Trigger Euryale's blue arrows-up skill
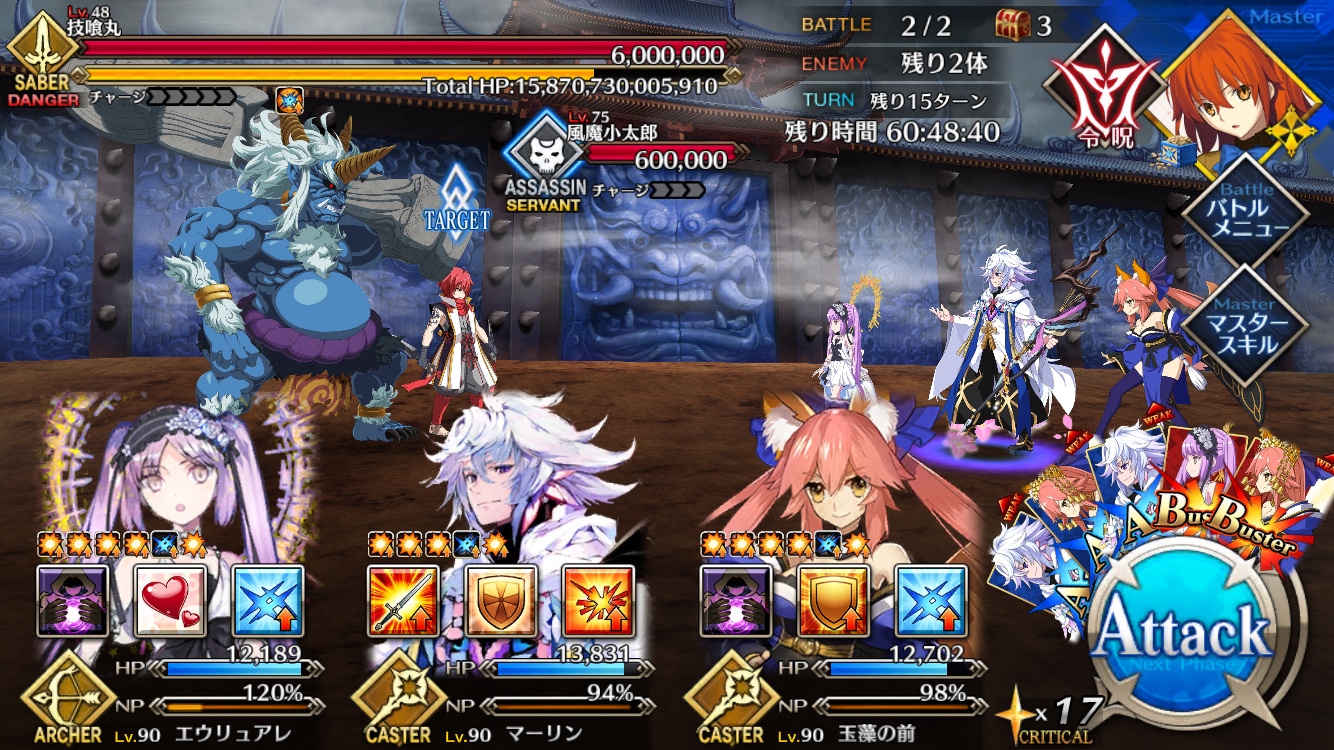This screenshot has height=750, width=1334. tap(268, 601)
